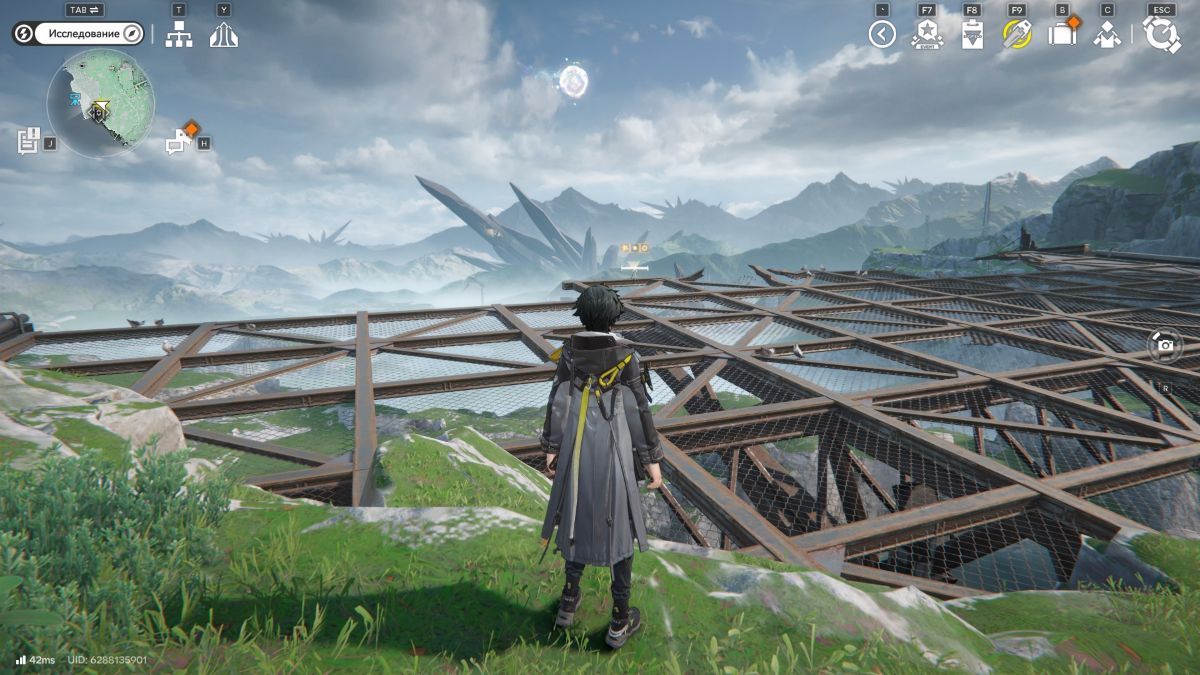
Task: Open the three-arrows upgrade icon
Action: 223,35
